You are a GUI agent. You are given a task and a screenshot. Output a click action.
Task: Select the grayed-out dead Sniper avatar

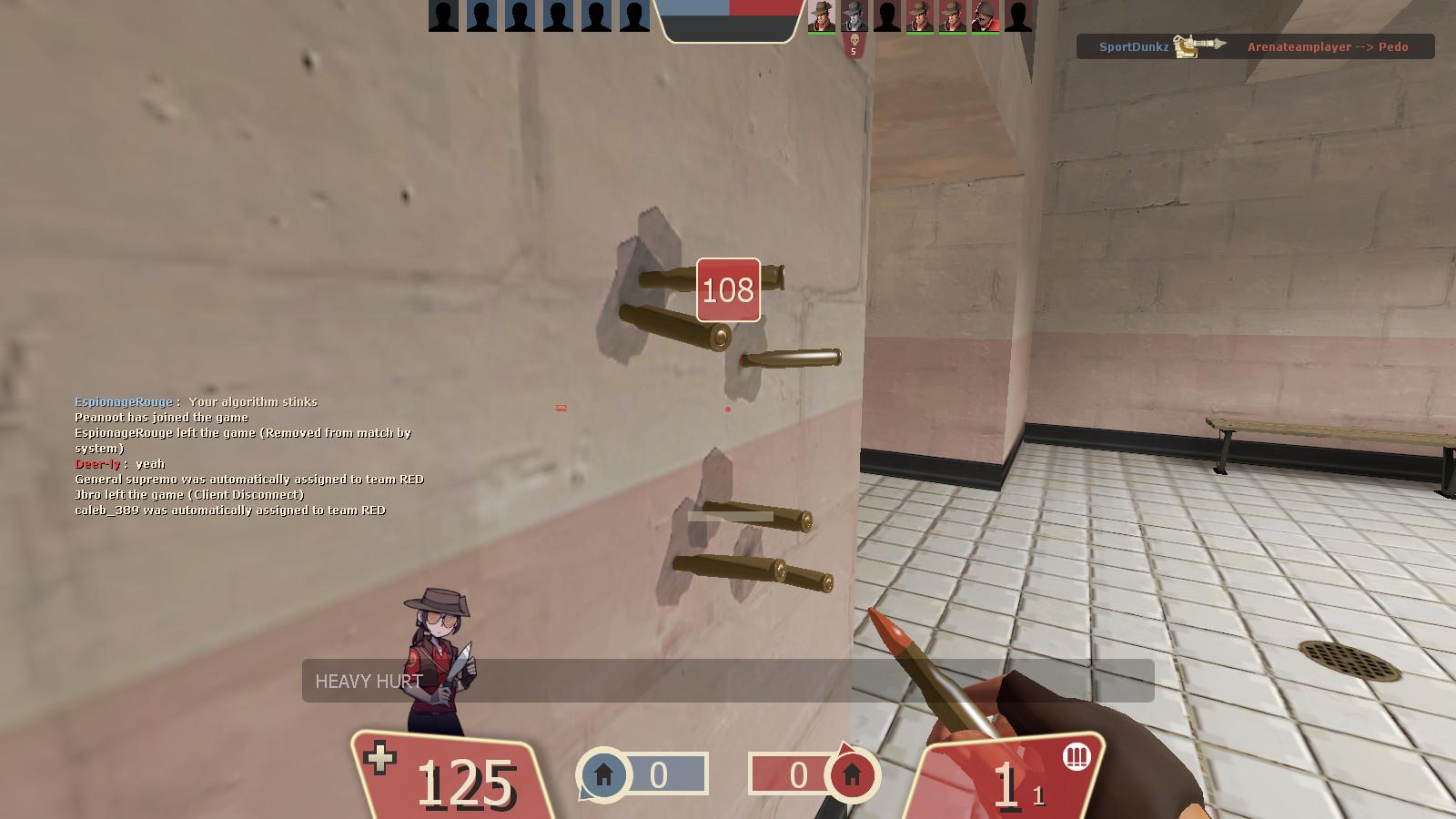tap(854, 16)
